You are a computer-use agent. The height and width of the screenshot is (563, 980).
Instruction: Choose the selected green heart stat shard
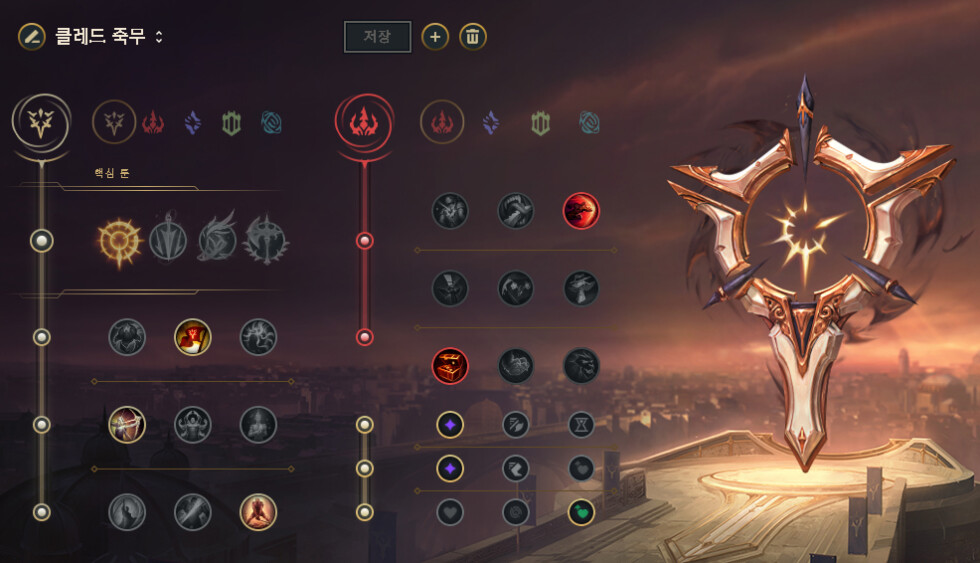pos(581,512)
